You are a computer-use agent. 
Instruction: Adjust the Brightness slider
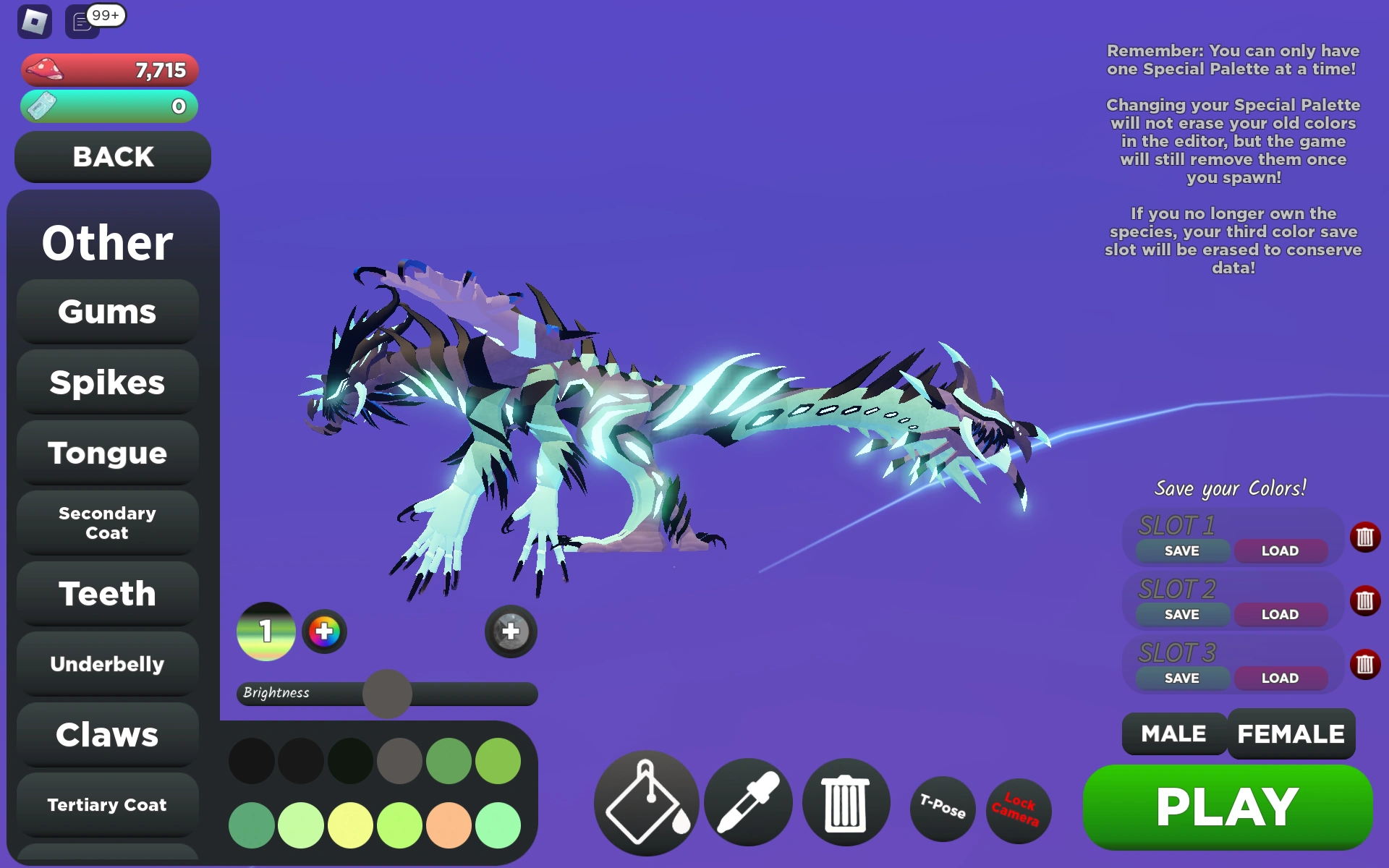[386, 694]
